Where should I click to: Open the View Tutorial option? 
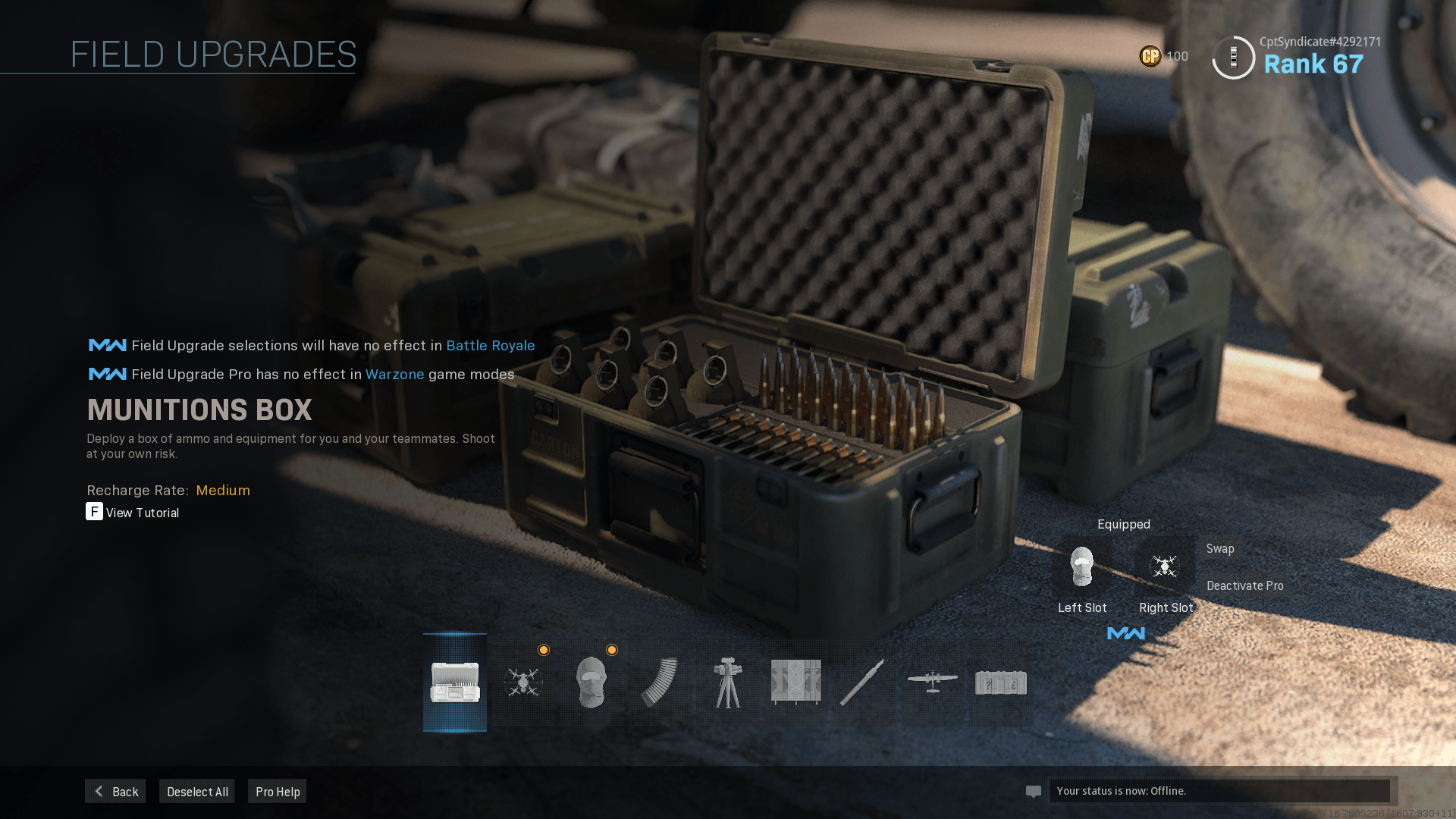click(133, 513)
